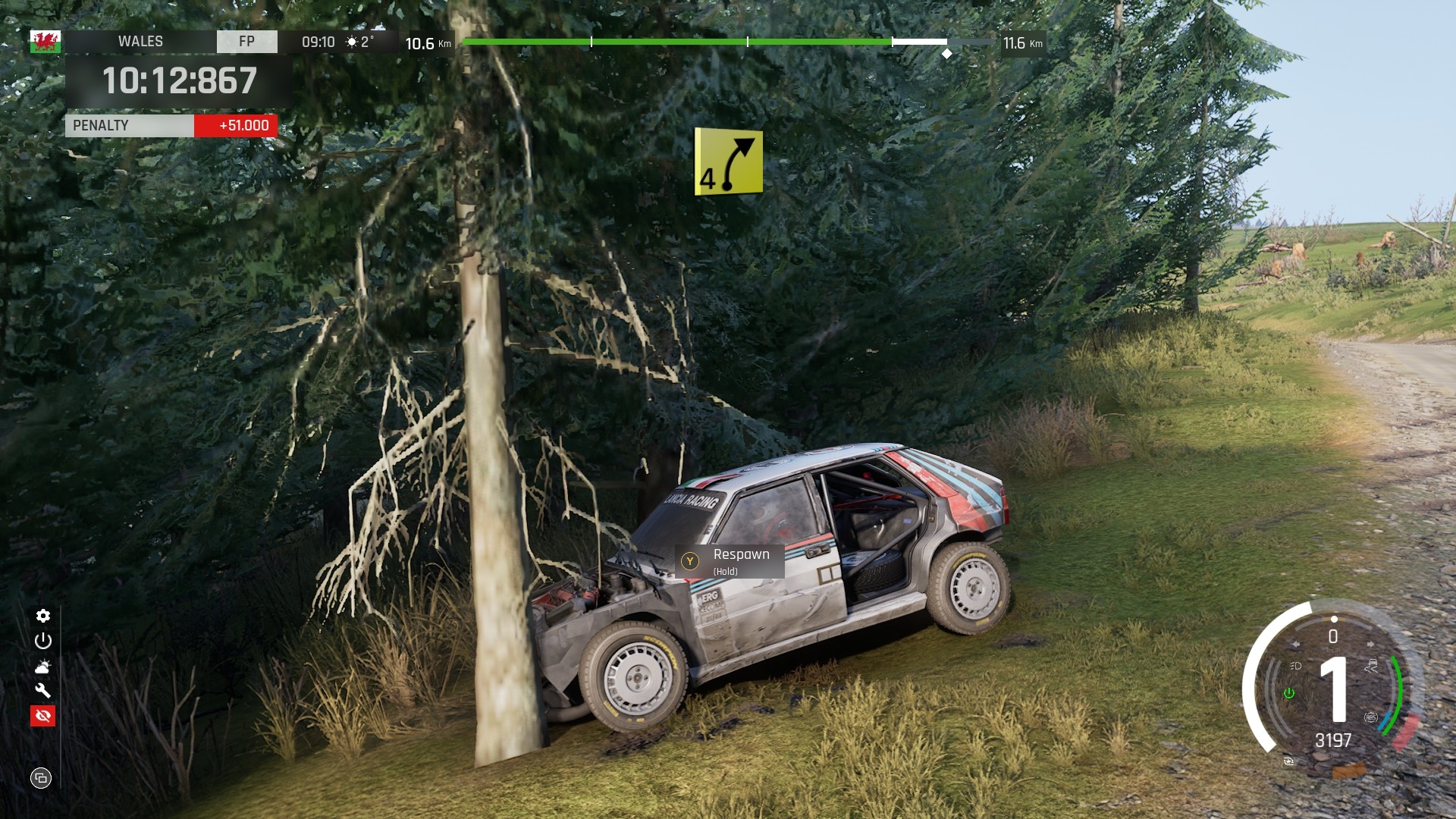This screenshot has height=819, width=1456.
Task: Open the weather cloud-and-sun icon
Action: [x=43, y=667]
